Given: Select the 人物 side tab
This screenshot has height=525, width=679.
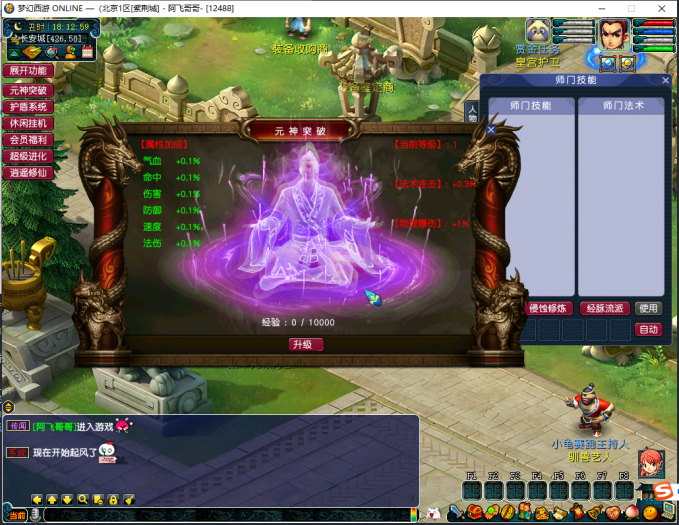Looking at the screenshot, I should (x=473, y=111).
